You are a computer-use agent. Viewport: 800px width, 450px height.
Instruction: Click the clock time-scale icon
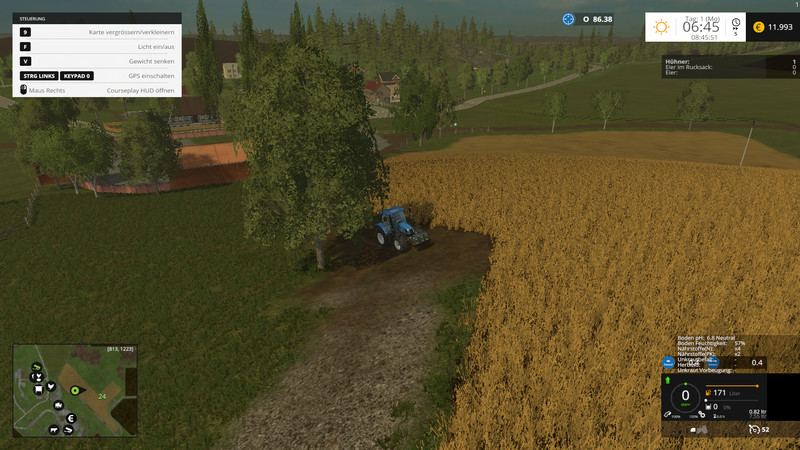tap(735, 24)
